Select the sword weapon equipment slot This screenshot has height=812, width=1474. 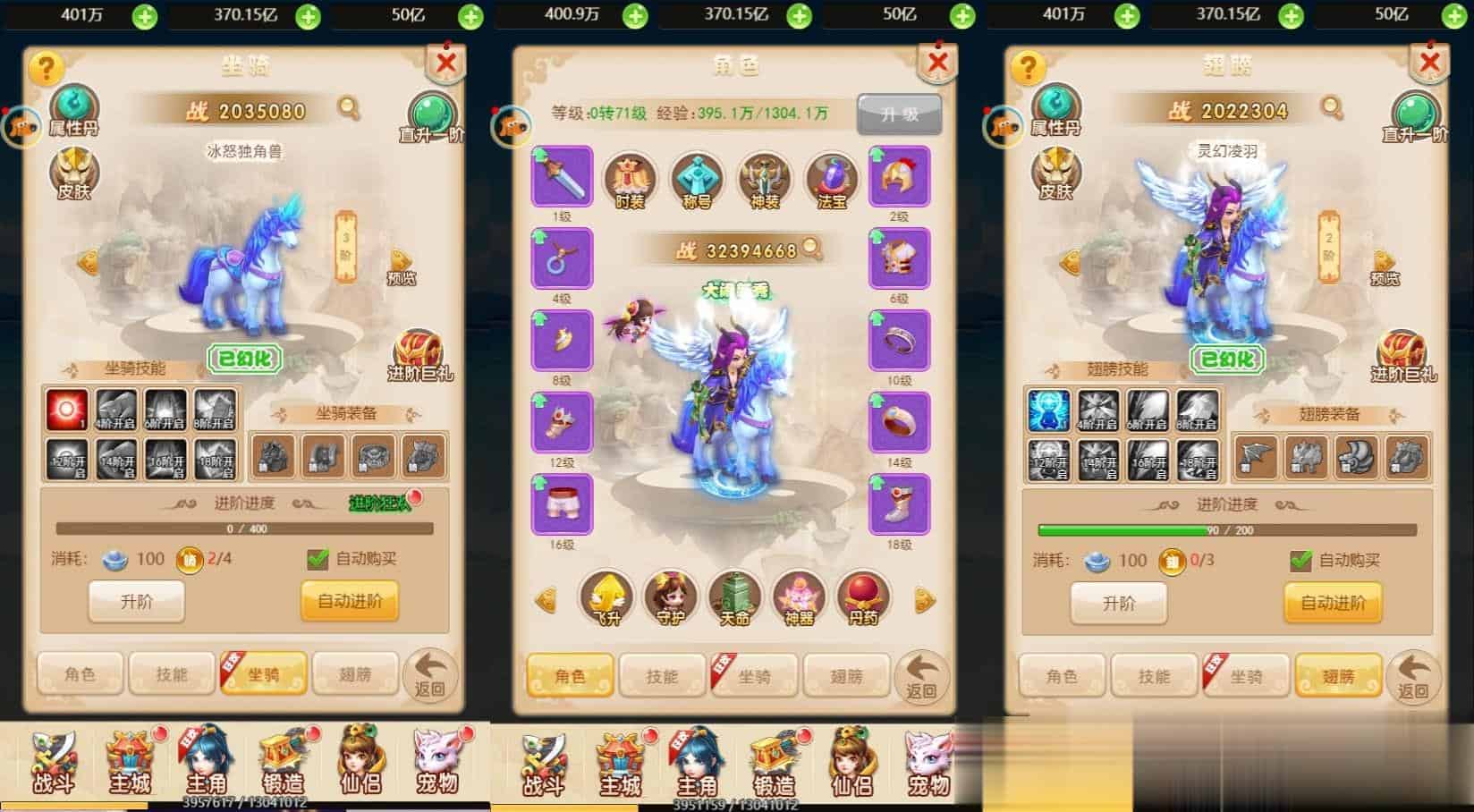tap(562, 177)
